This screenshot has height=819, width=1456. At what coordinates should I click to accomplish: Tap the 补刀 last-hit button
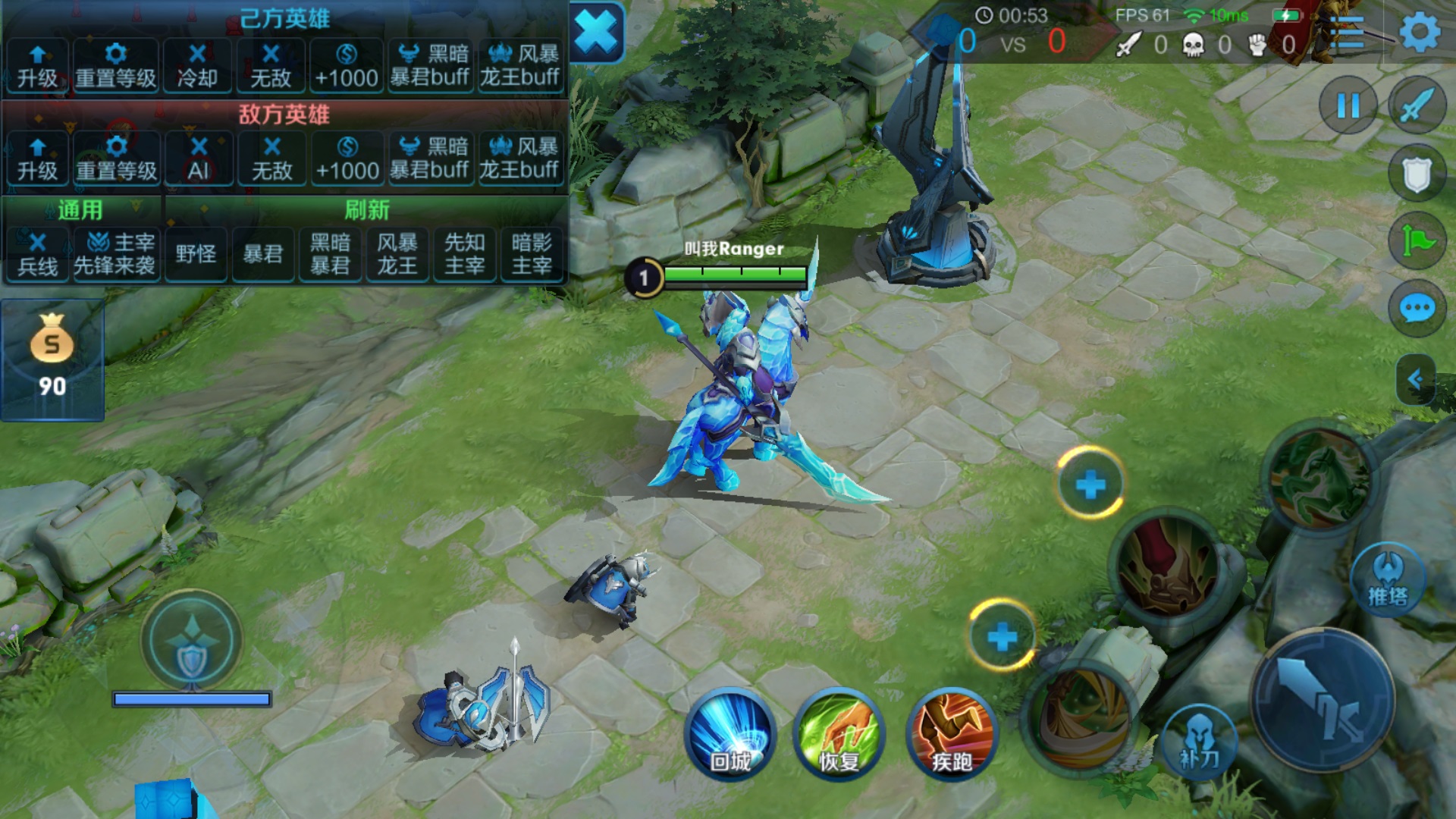click(1198, 740)
